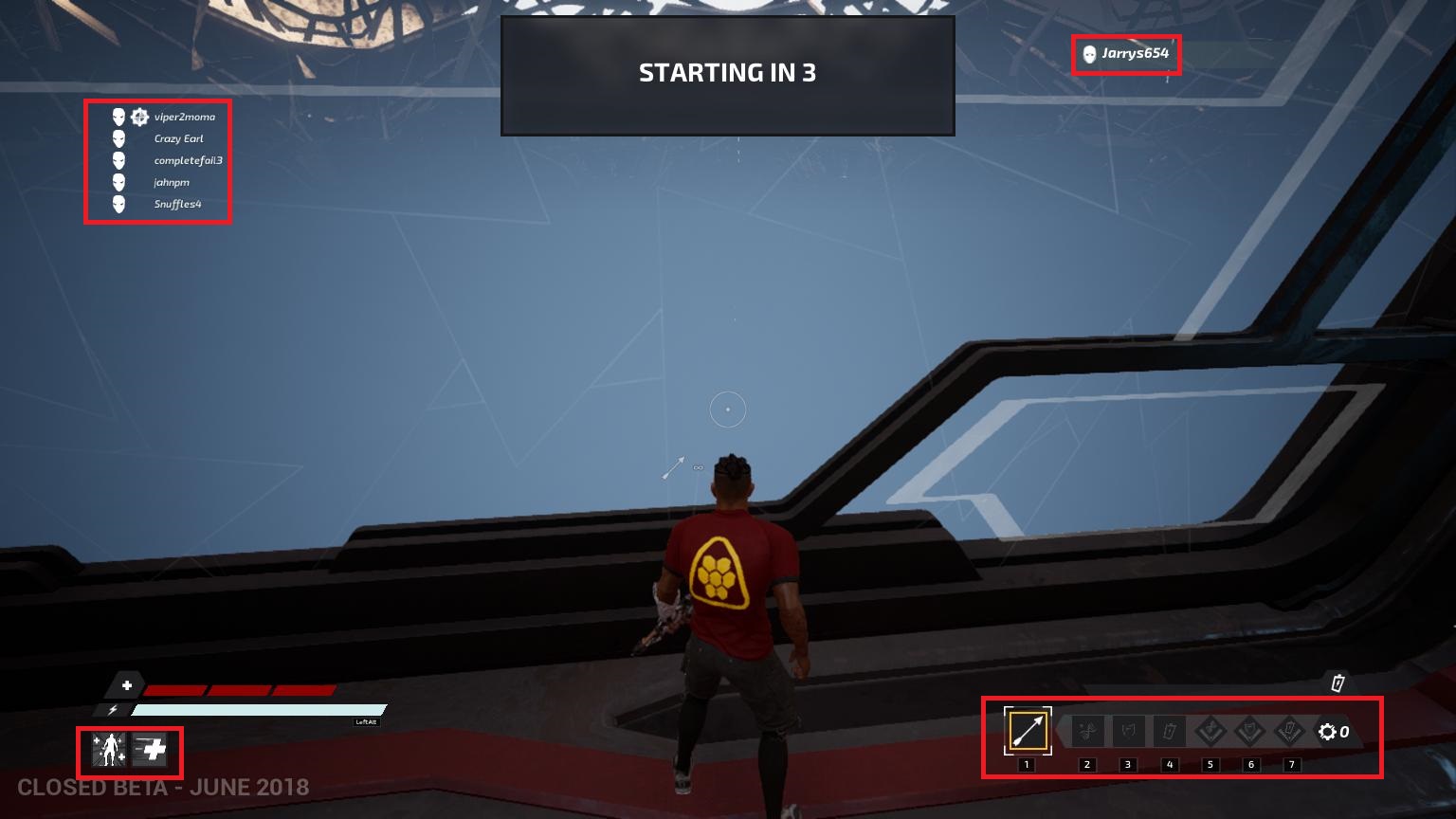The image size is (1456, 819).
Task: Click hotbar slot 2 weapon icon
Action: pyautogui.click(x=1085, y=731)
